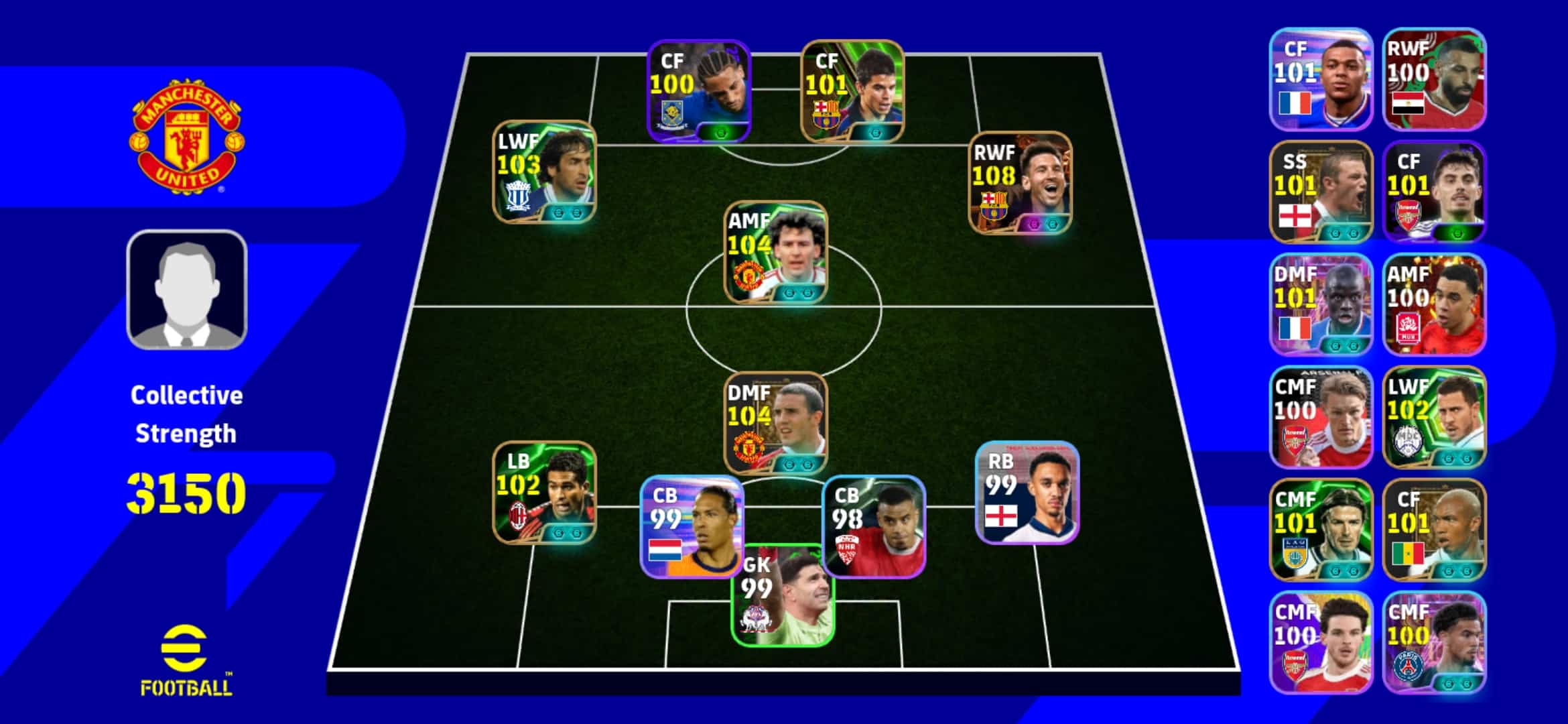Pick substitute DMF 101 with France flag

coord(1320,304)
